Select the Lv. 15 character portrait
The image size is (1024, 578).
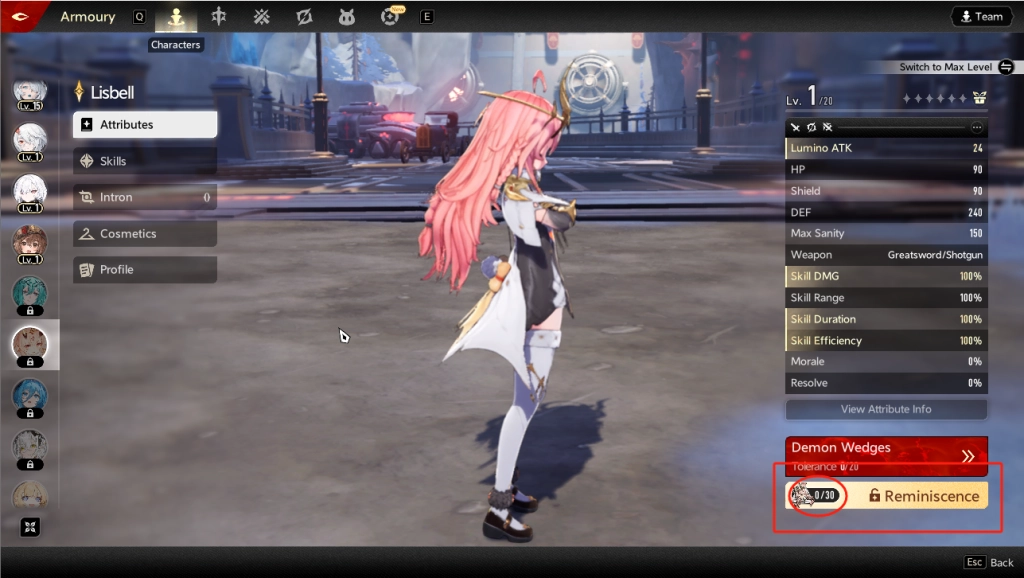pos(29,95)
